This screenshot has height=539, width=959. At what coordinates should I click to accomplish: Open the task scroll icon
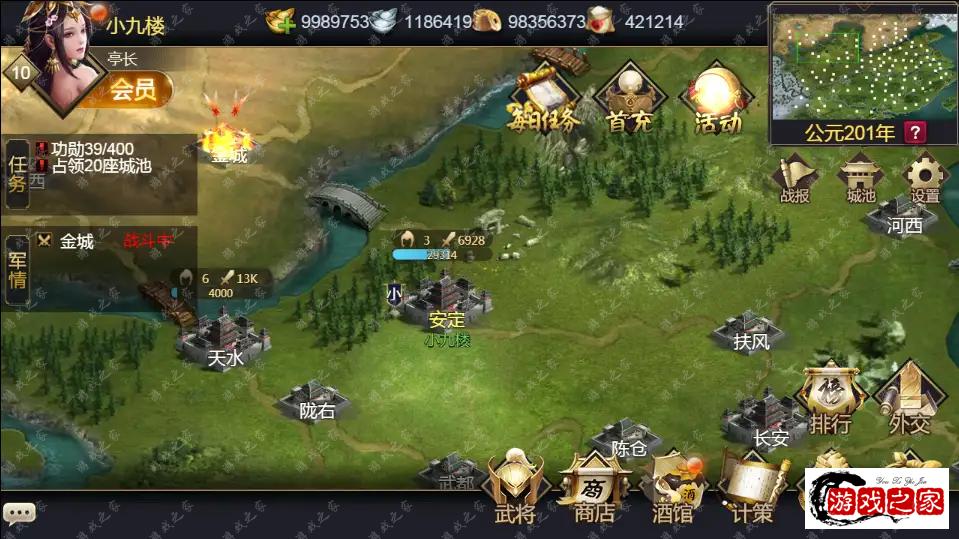tap(545, 100)
